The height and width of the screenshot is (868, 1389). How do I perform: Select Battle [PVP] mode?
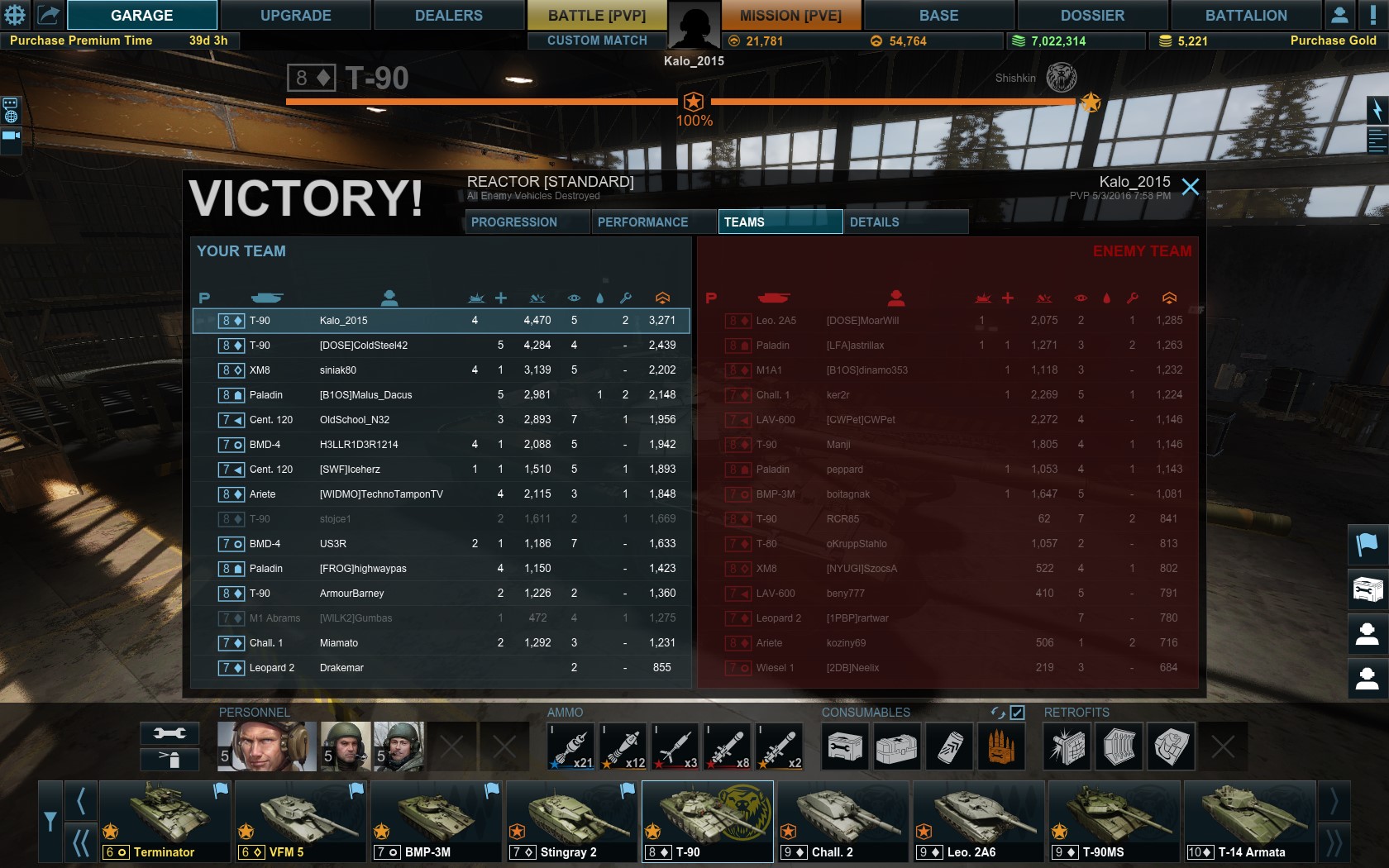[596, 15]
